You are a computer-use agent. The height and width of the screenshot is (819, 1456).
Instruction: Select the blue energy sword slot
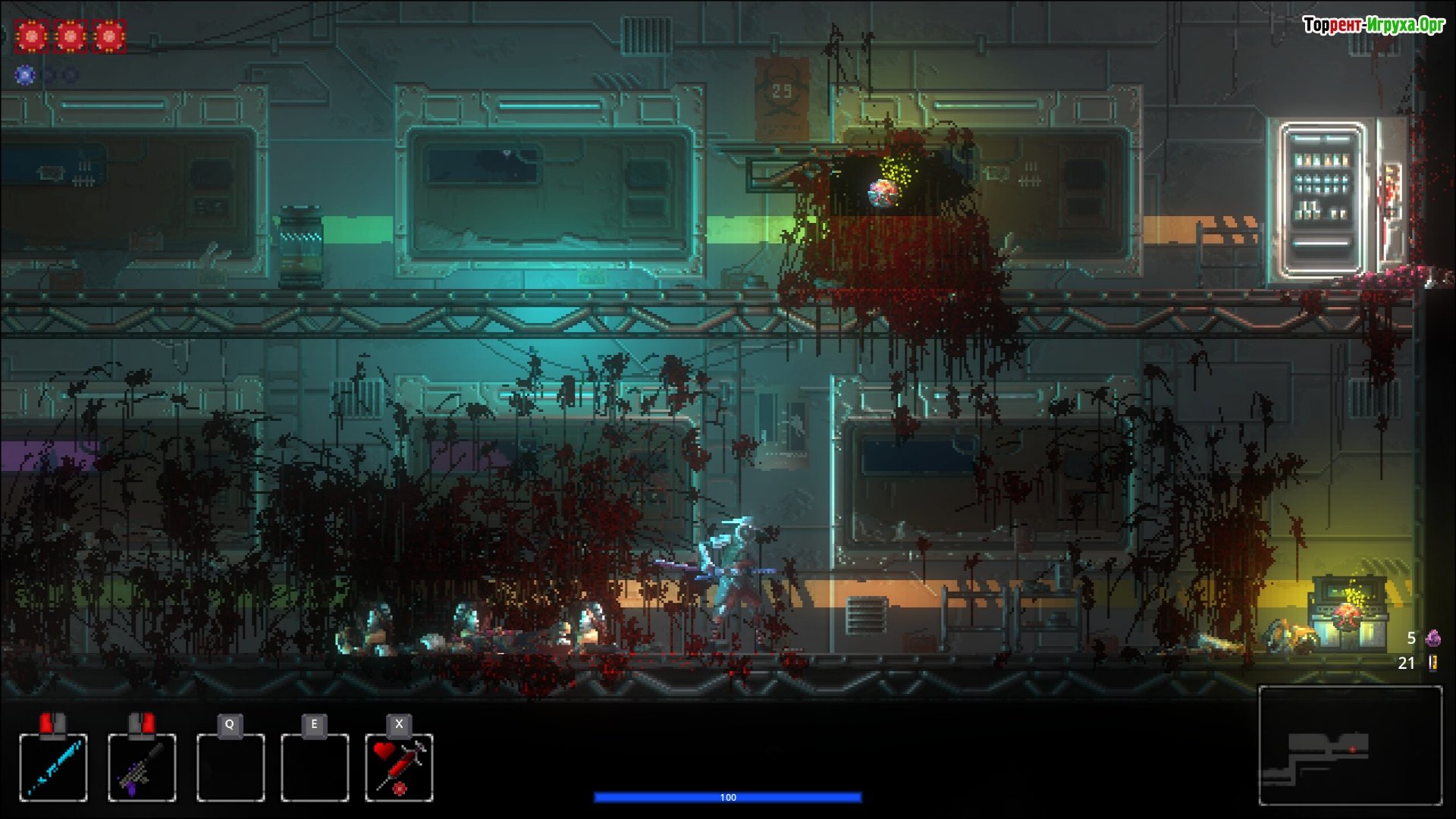(x=53, y=767)
